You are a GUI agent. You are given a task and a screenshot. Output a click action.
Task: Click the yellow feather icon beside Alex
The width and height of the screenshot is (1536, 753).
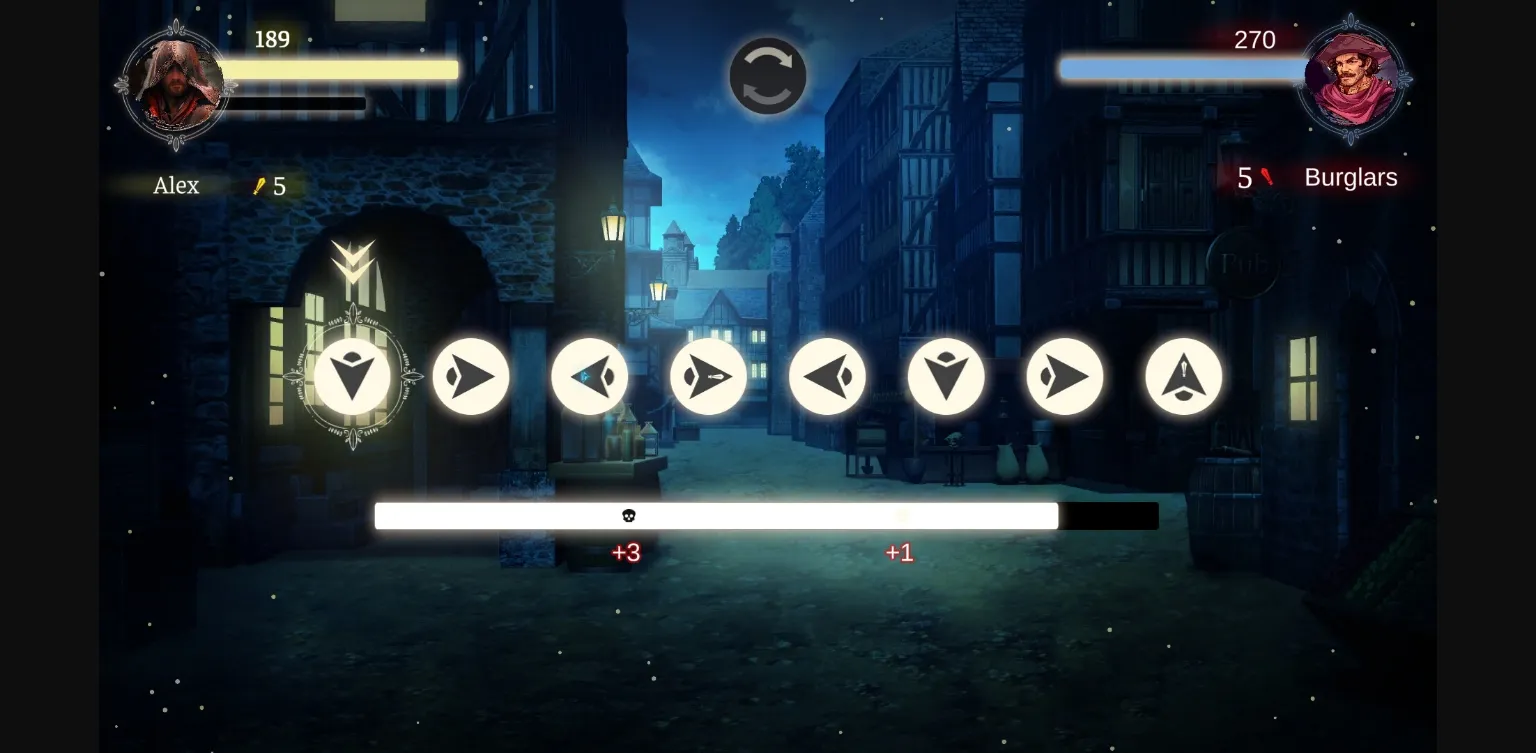tap(257, 186)
